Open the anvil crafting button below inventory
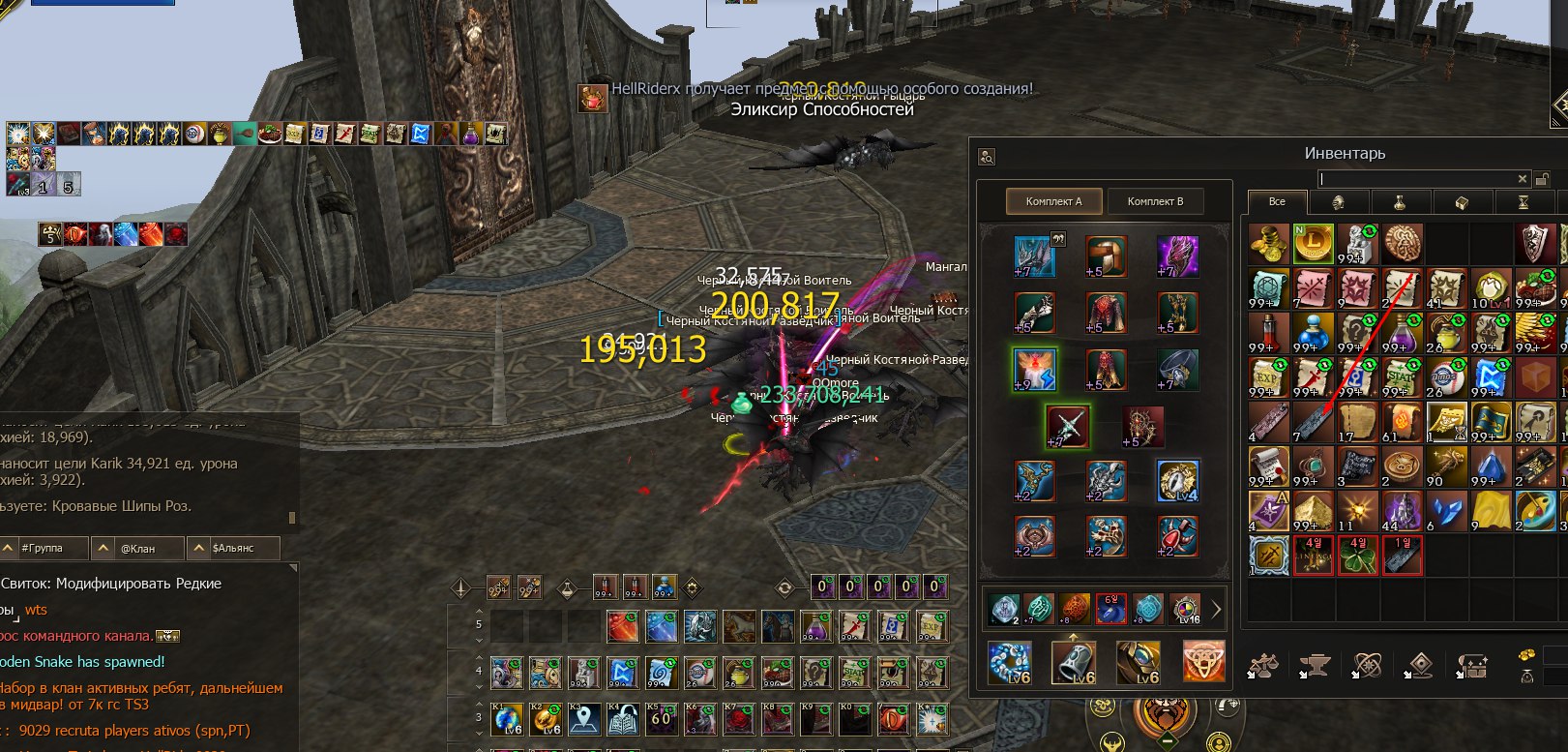1568x752 pixels. tap(1314, 666)
